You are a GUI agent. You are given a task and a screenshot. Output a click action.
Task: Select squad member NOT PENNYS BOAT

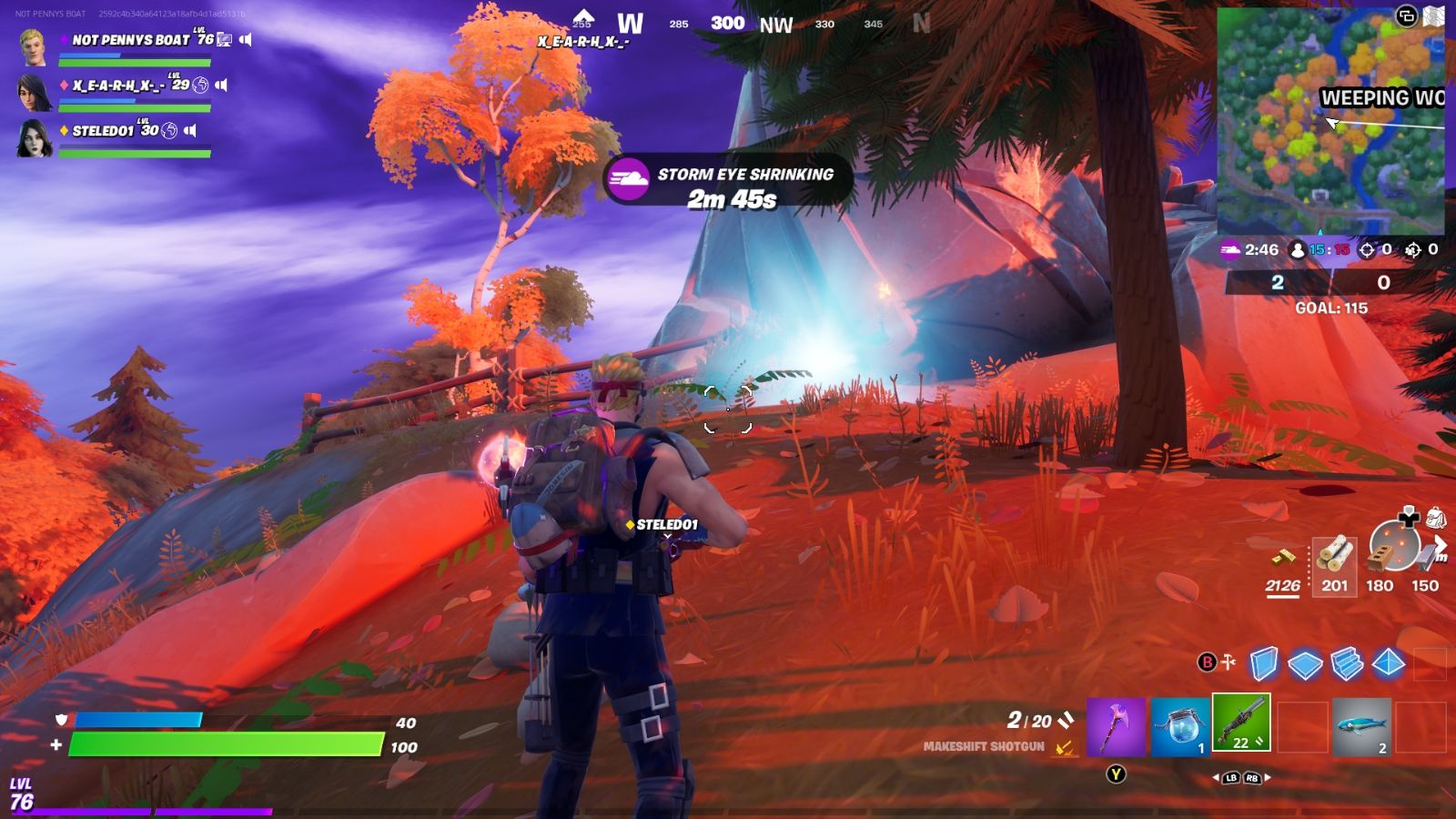click(130, 40)
